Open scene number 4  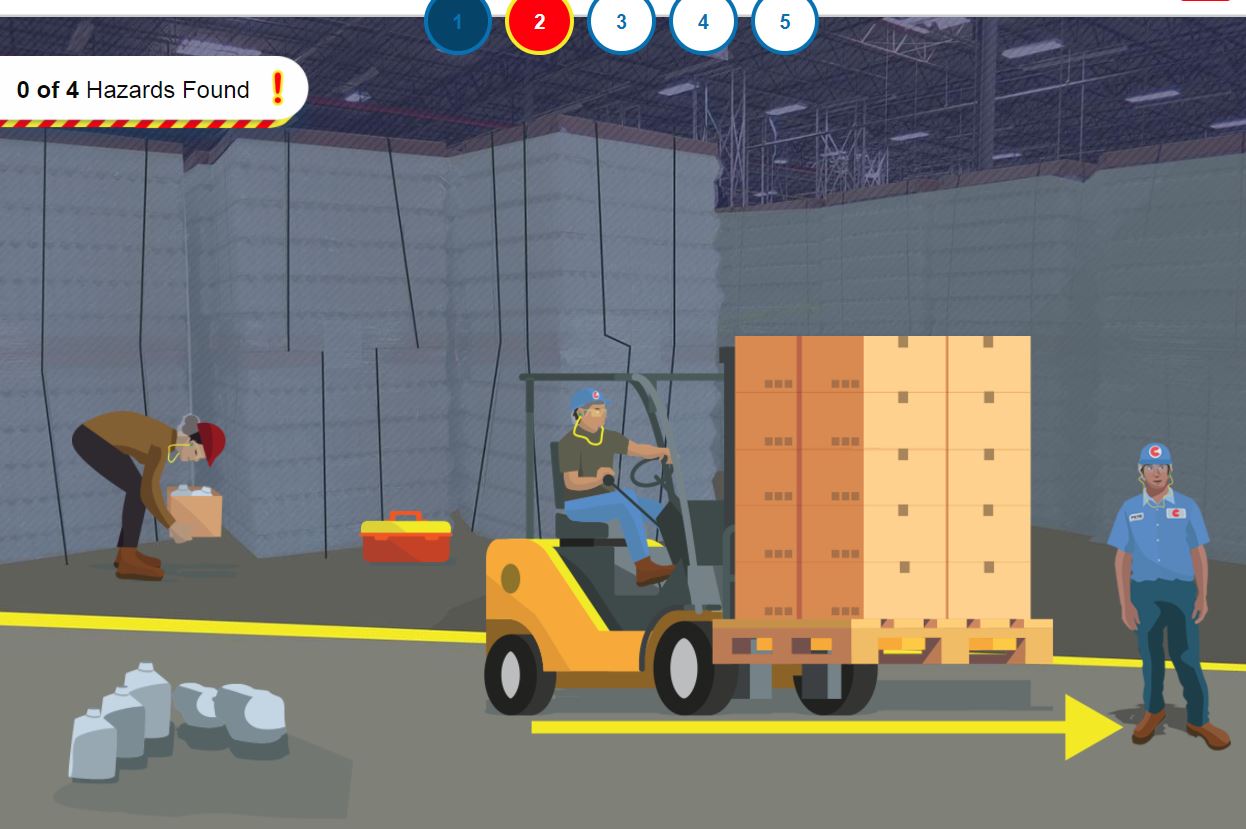pos(703,22)
